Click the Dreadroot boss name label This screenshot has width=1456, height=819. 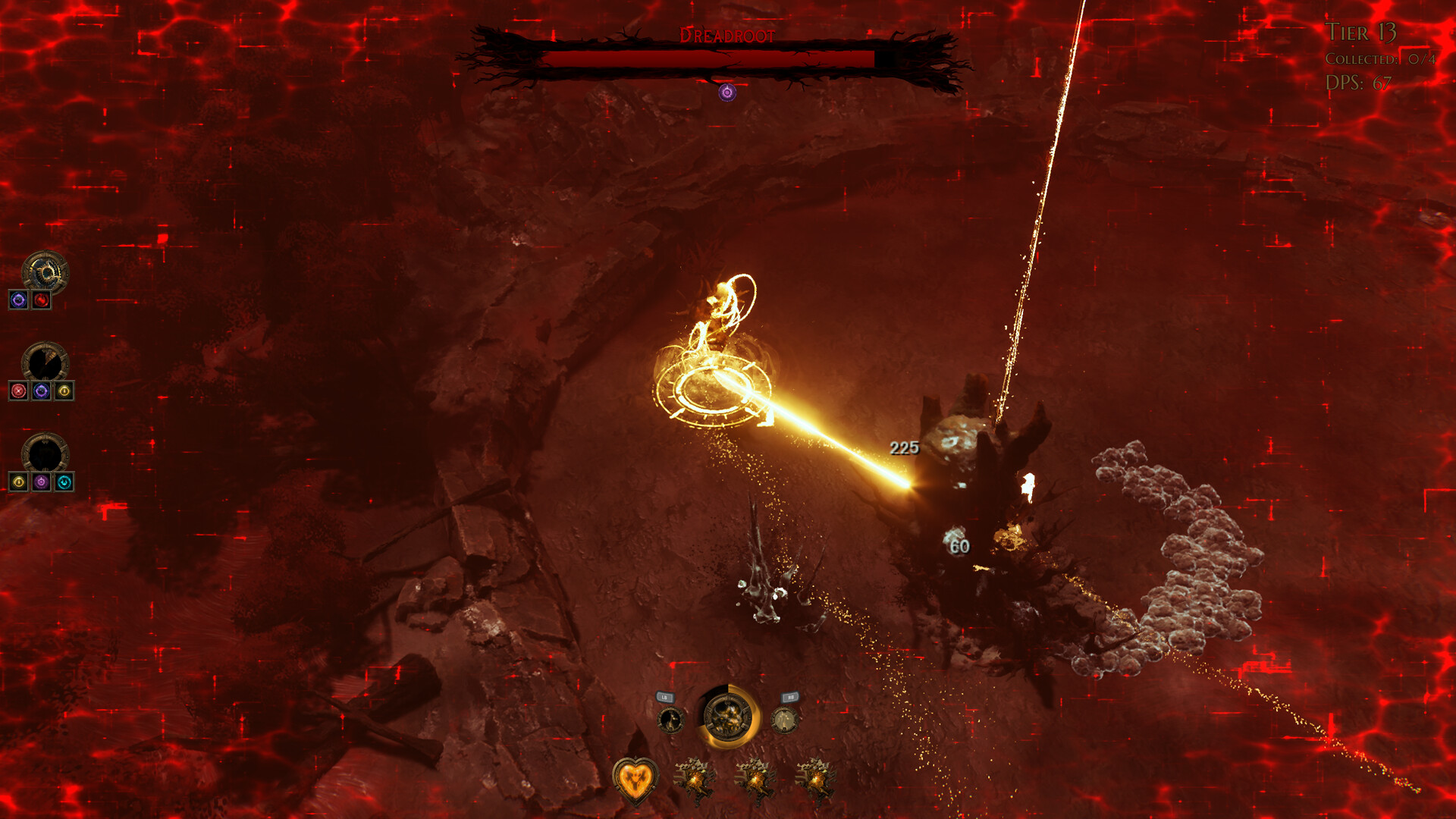(x=726, y=35)
